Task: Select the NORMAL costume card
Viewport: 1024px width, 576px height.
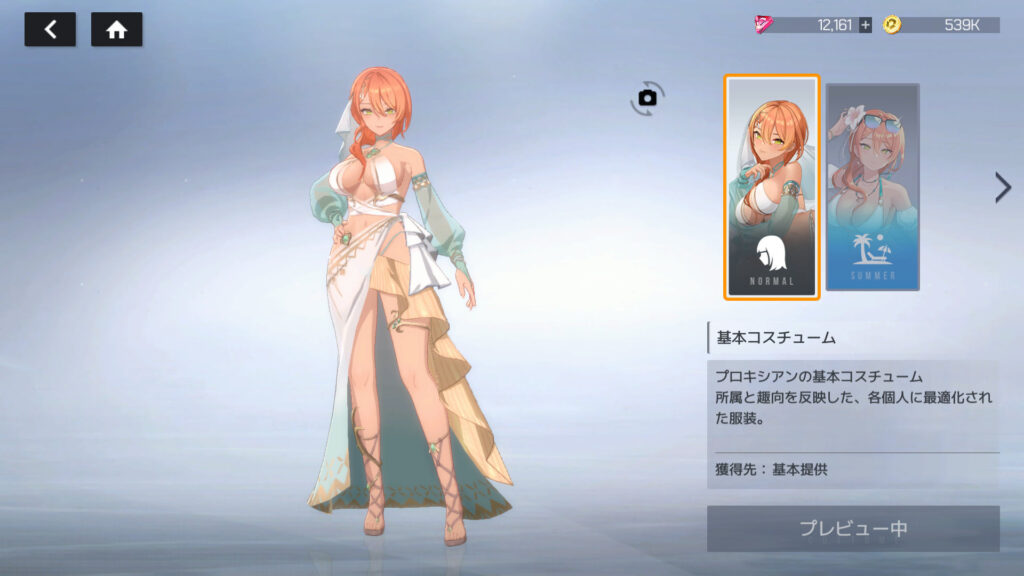Action: coord(772,187)
